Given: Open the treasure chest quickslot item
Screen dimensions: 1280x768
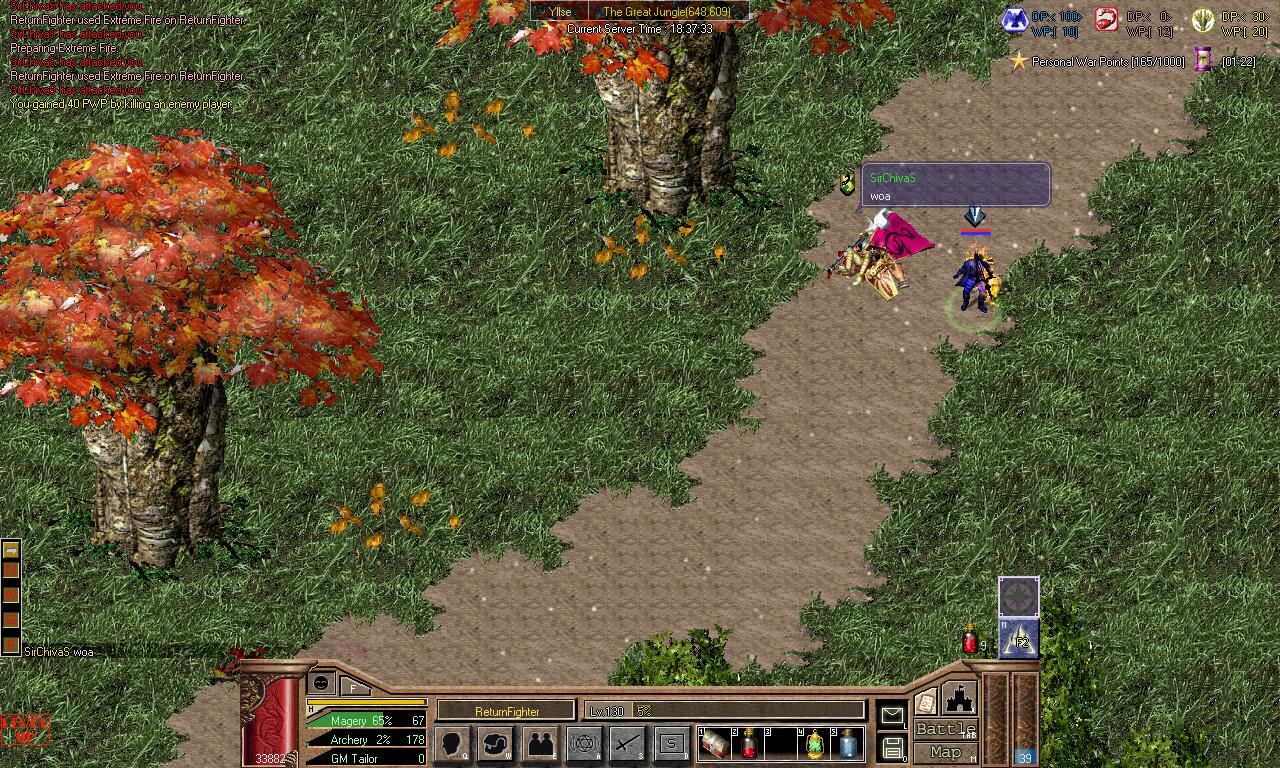Looking at the screenshot, I should click(x=714, y=744).
